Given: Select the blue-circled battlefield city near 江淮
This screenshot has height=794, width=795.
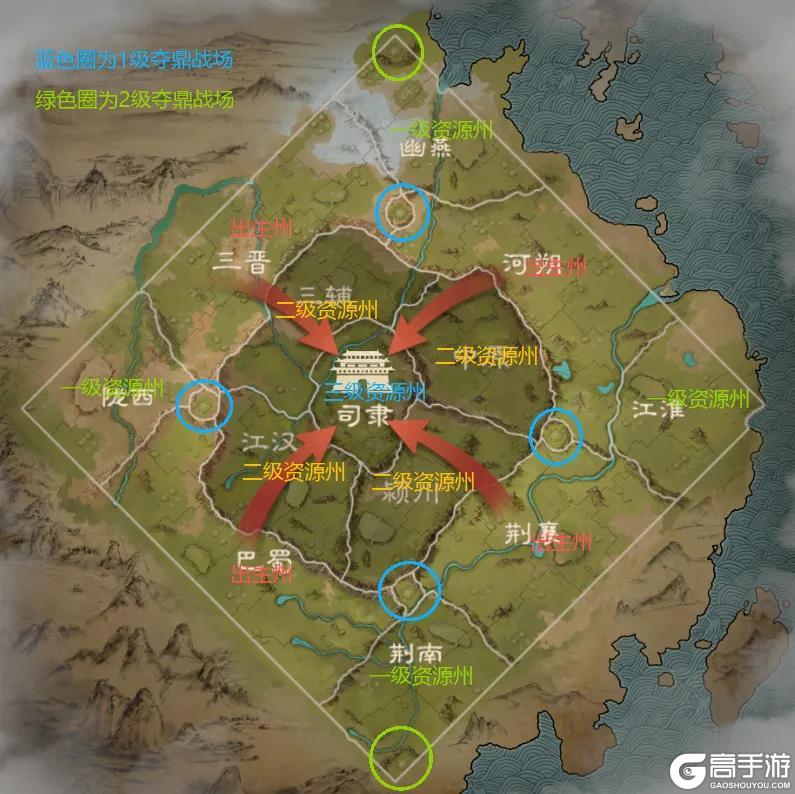Looking at the screenshot, I should tap(555, 435).
